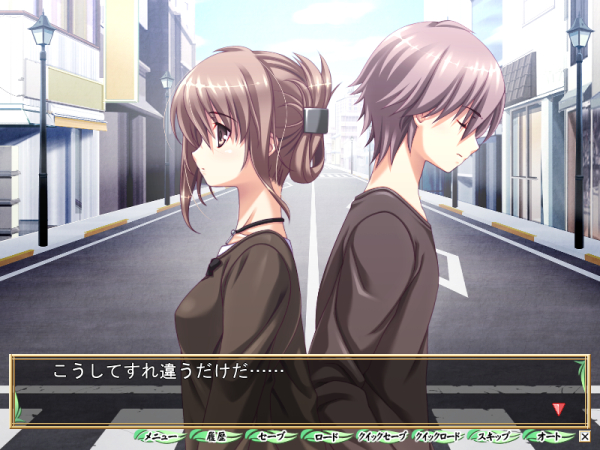This screenshot has height=450, width=600.
Task: Open the ロード load screen
Action: [x=327, y=437]
